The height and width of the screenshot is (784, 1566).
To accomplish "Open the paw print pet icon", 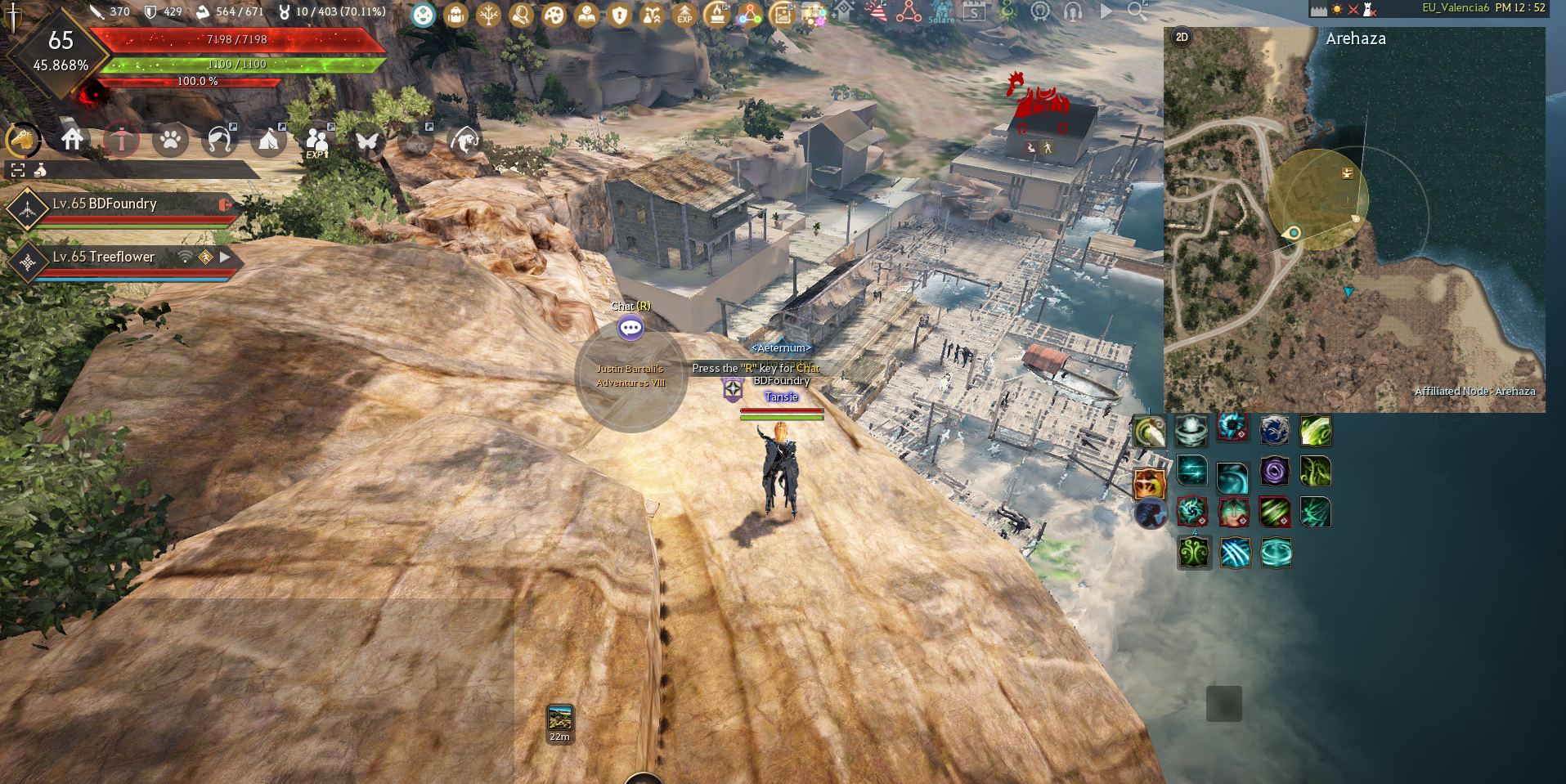I will coord(170,141).
